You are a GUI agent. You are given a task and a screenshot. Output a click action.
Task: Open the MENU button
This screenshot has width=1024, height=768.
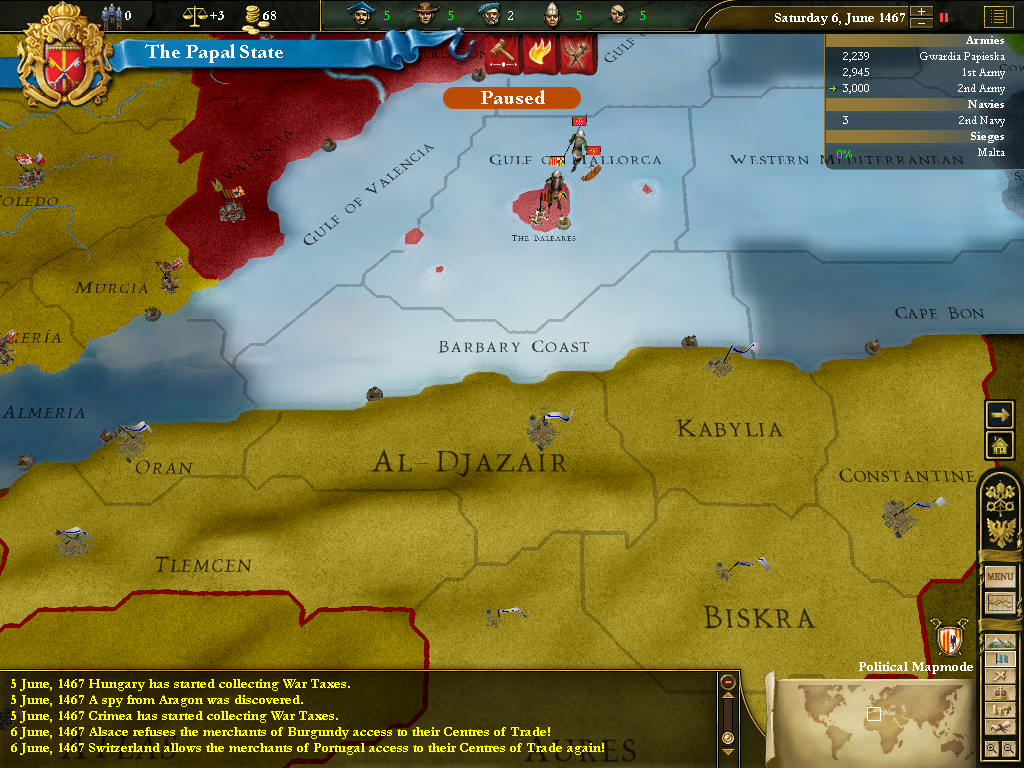1000,577
